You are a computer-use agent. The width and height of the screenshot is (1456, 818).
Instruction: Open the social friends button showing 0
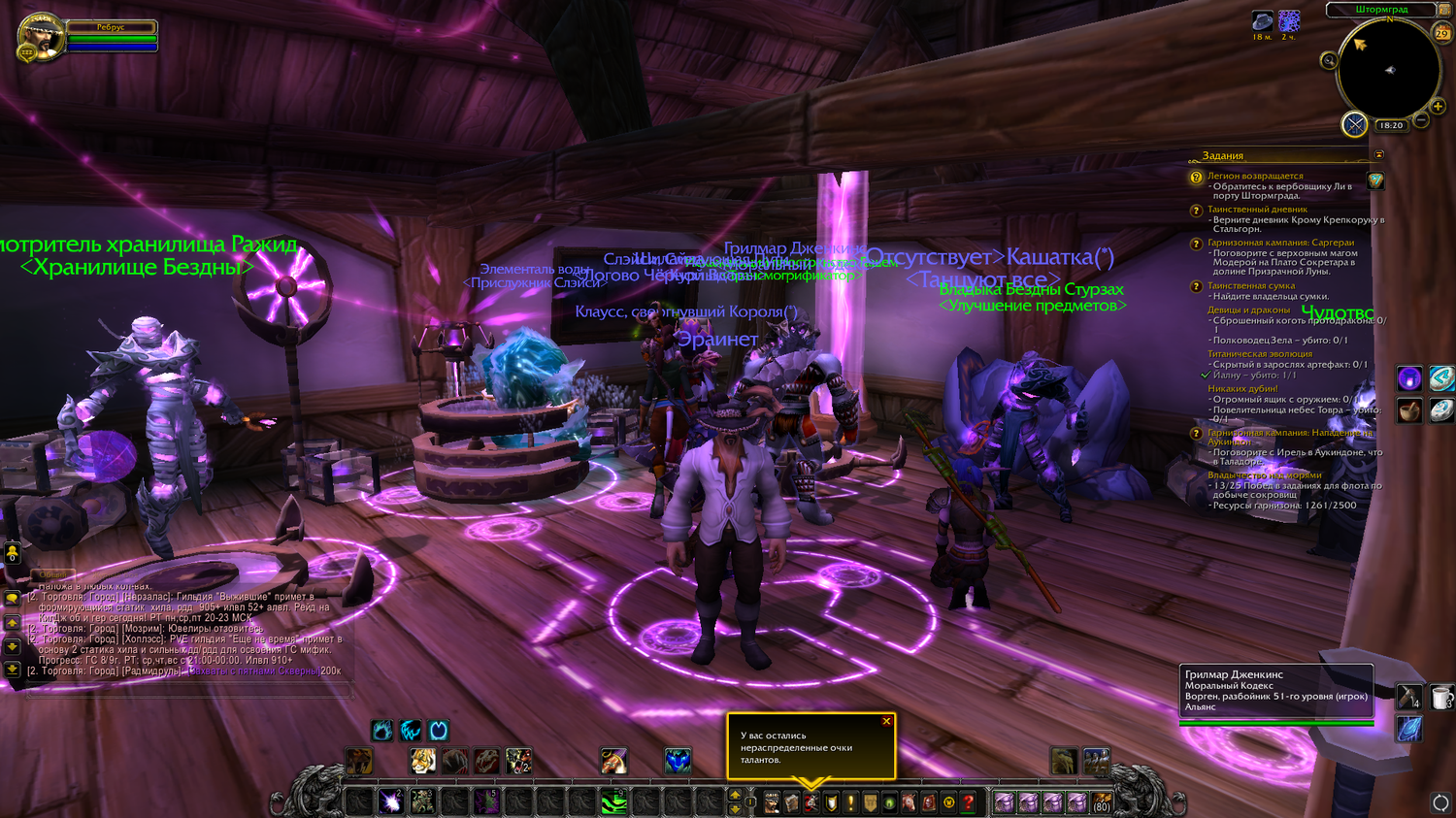(x=12, y=553)
